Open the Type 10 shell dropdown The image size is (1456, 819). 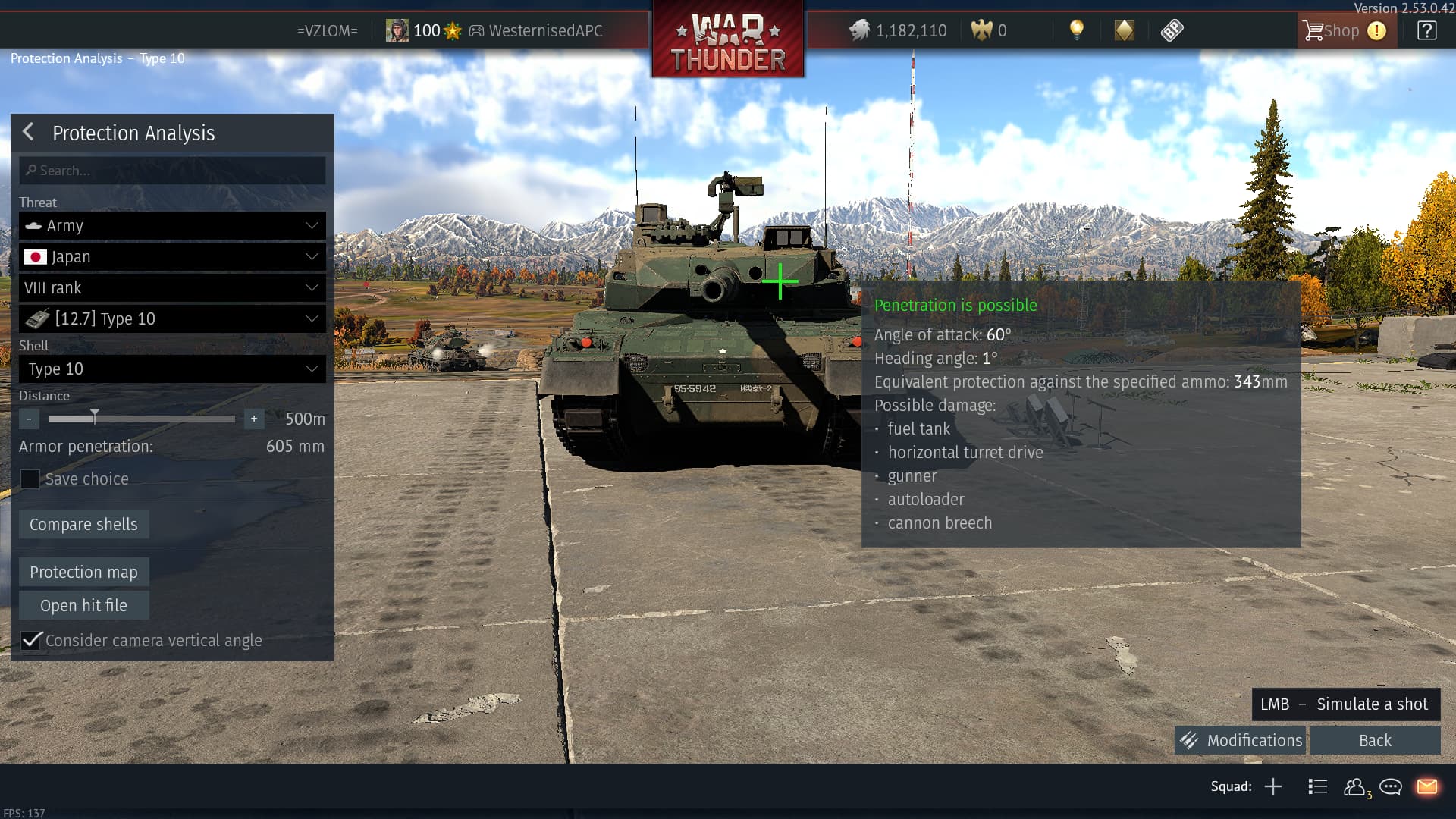[x=172, y=369]
